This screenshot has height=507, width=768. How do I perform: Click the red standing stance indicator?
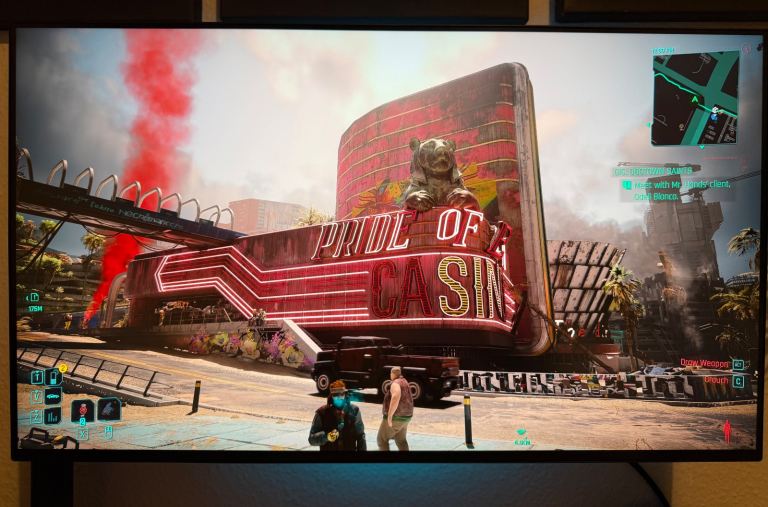tap(727, 432)
